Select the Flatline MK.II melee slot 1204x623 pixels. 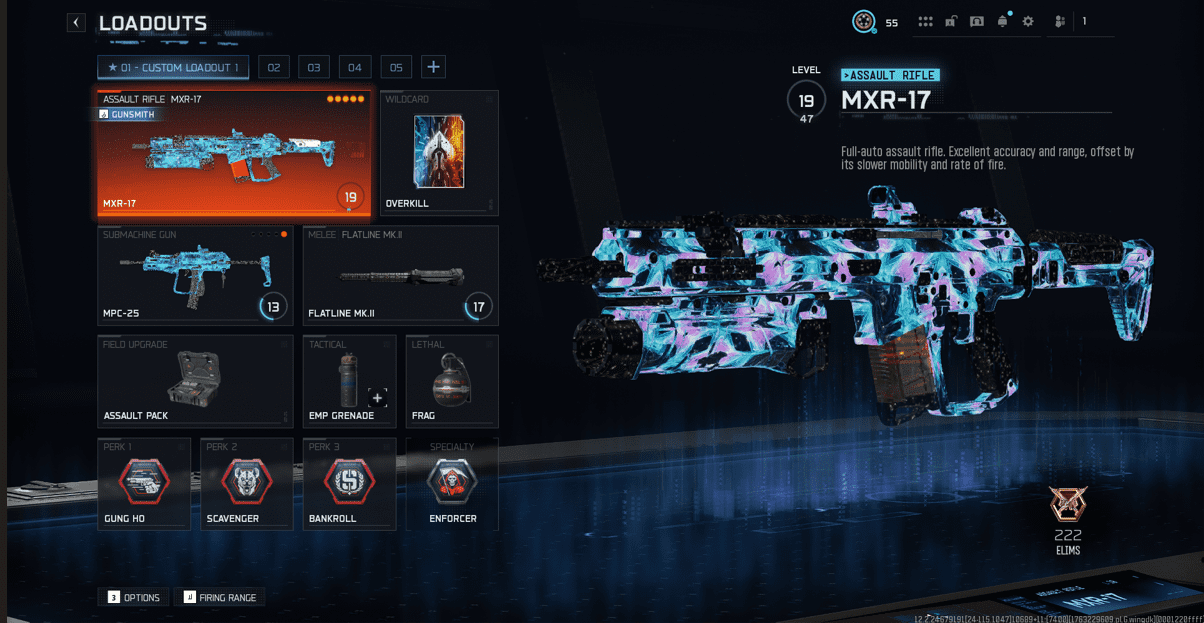pyautogui.click(x=400, y=275)
